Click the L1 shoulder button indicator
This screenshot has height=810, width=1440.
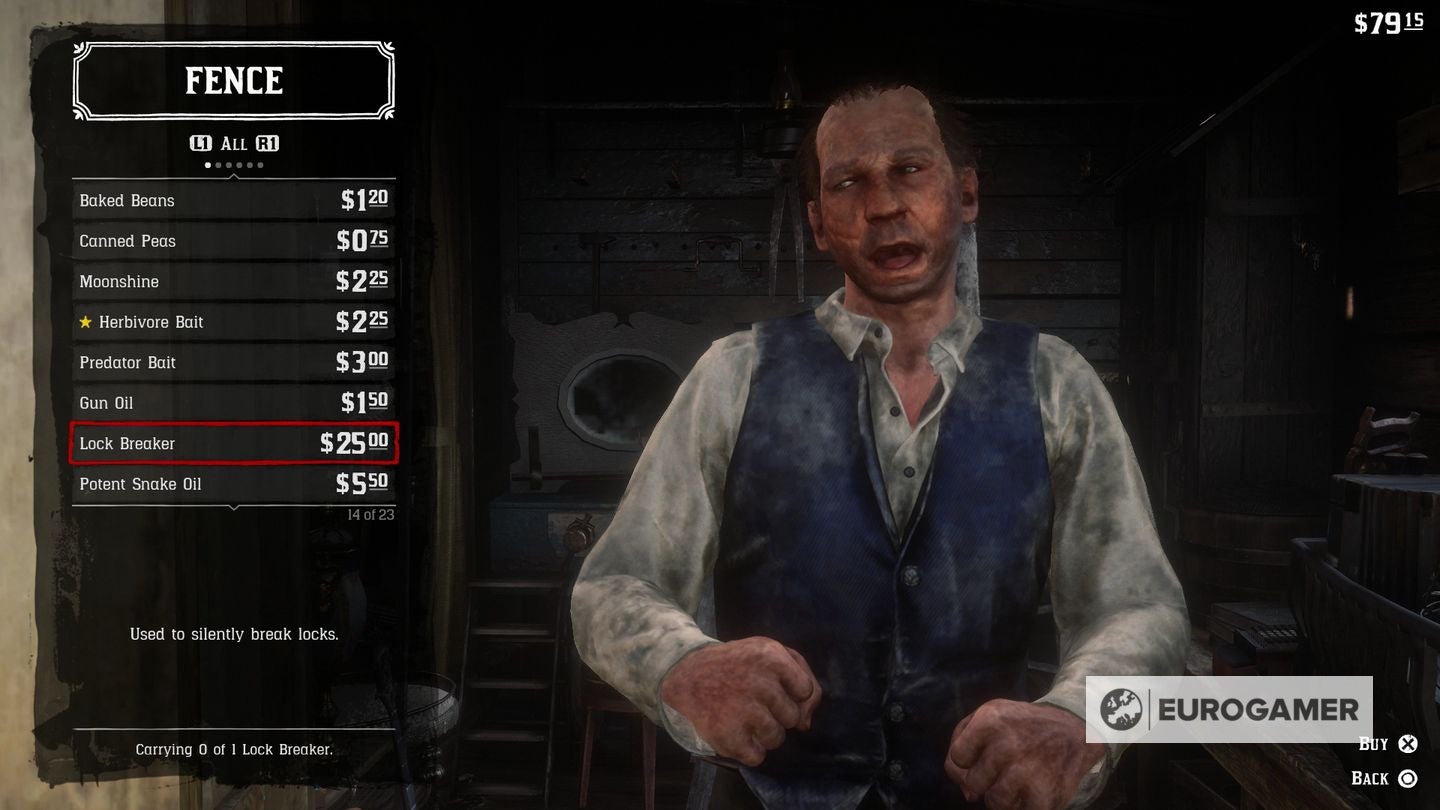click(x=201, y=143)
